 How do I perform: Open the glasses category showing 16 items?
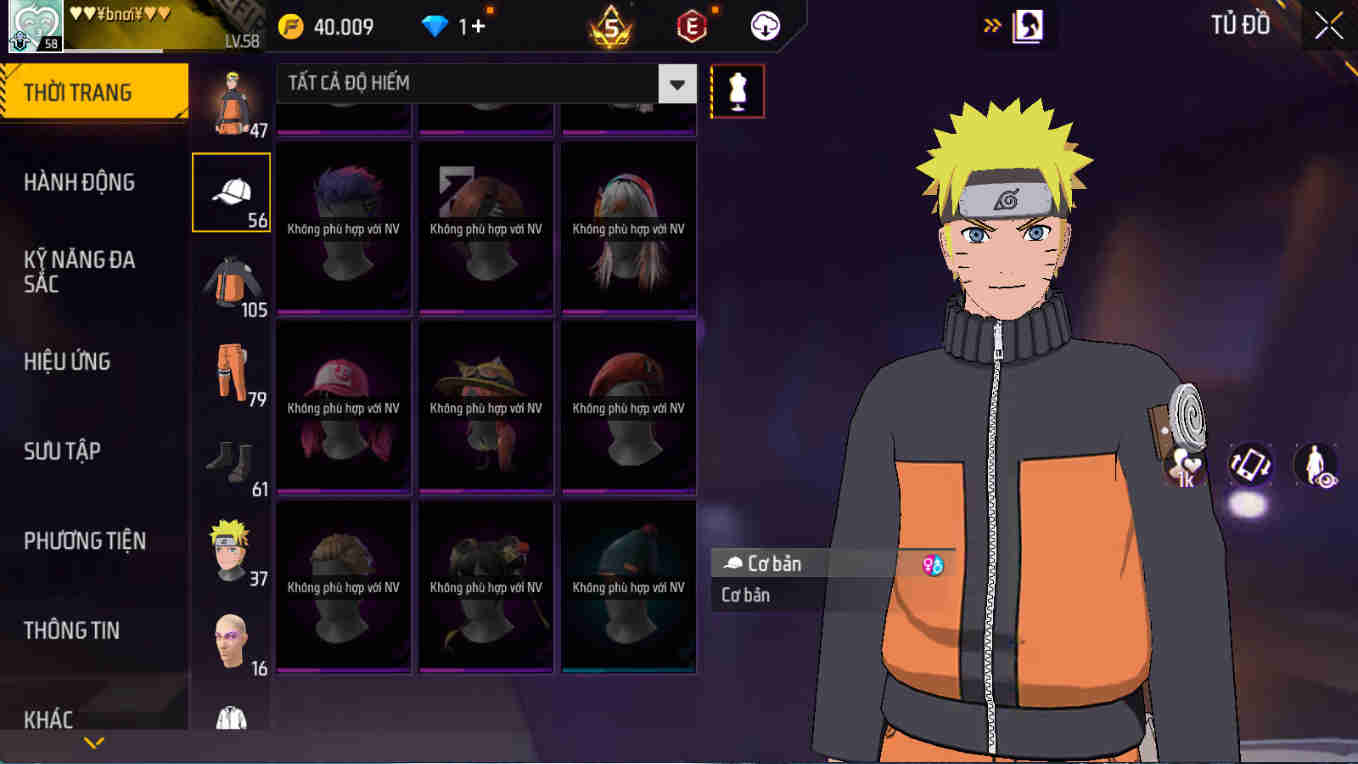231,638
